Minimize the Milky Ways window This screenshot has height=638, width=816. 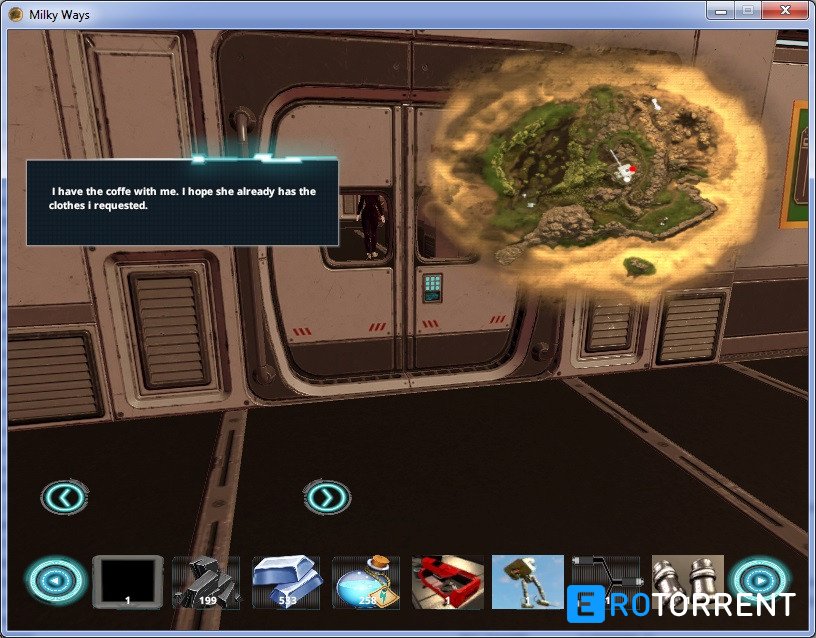(x=720, y=12)
